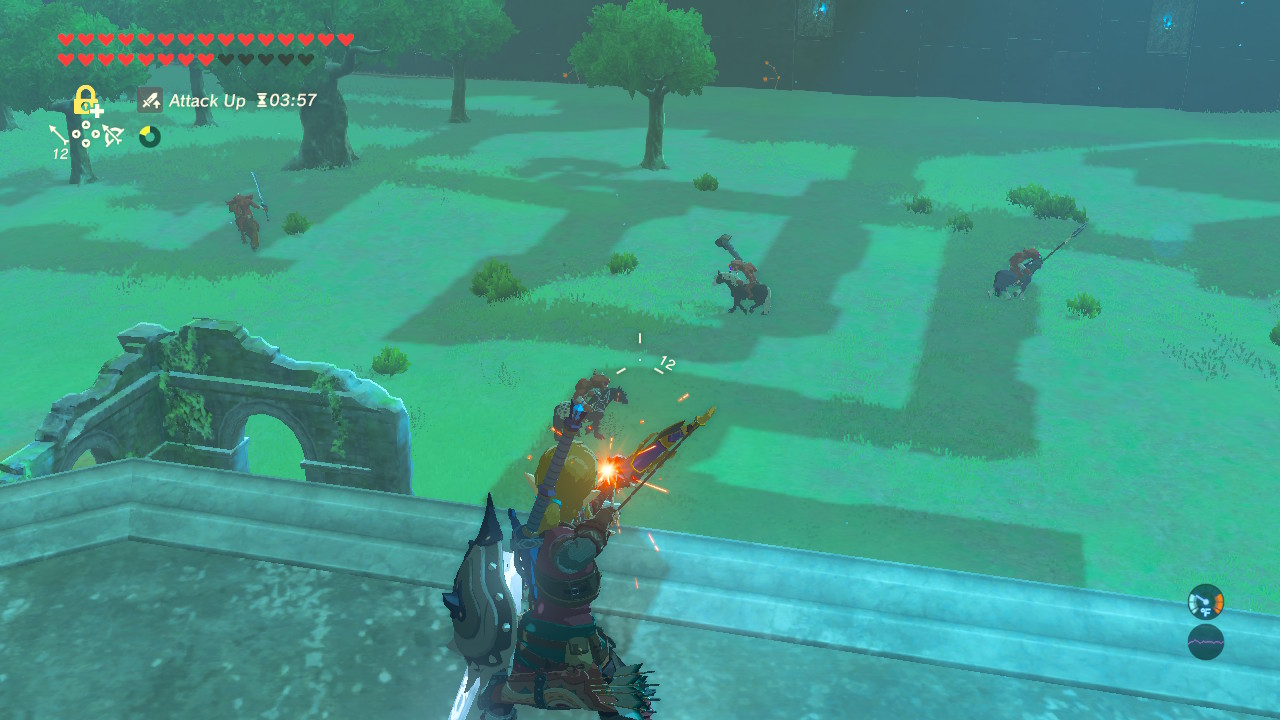This screenshot has width=1280, height=720.
Task: Click the arrow count showing 12
Action: [x=60, y=153]
